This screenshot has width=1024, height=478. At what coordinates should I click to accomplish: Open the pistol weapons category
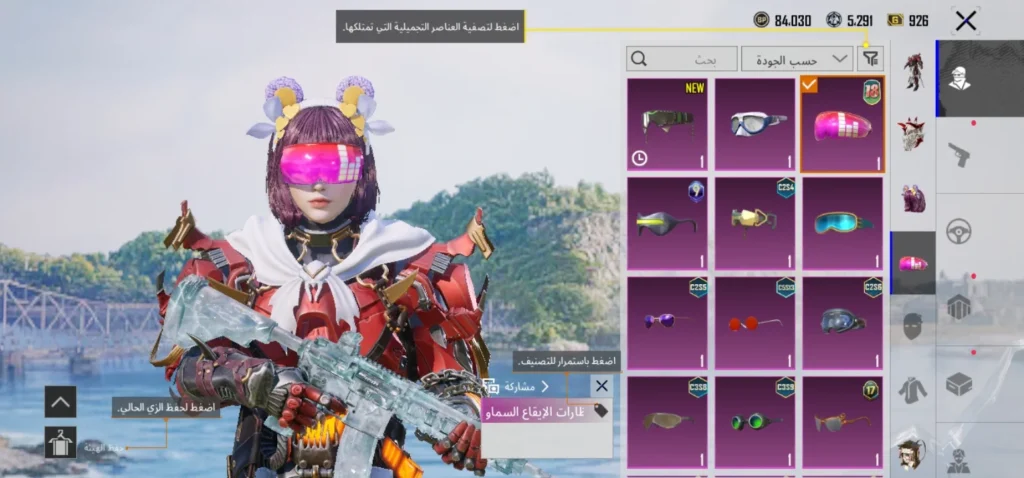point(959,155)
